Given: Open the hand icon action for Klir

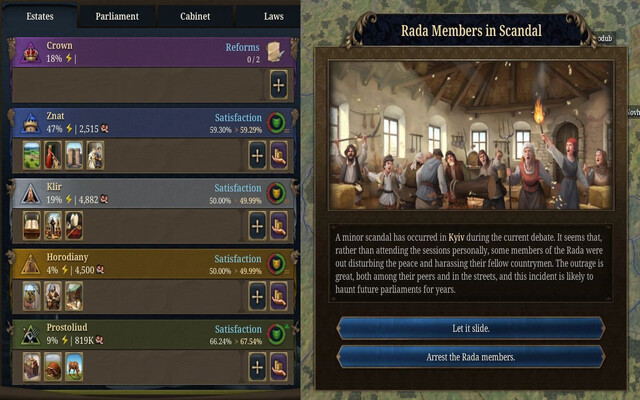Looking at the screenshot, I should [x=279, y=225].
